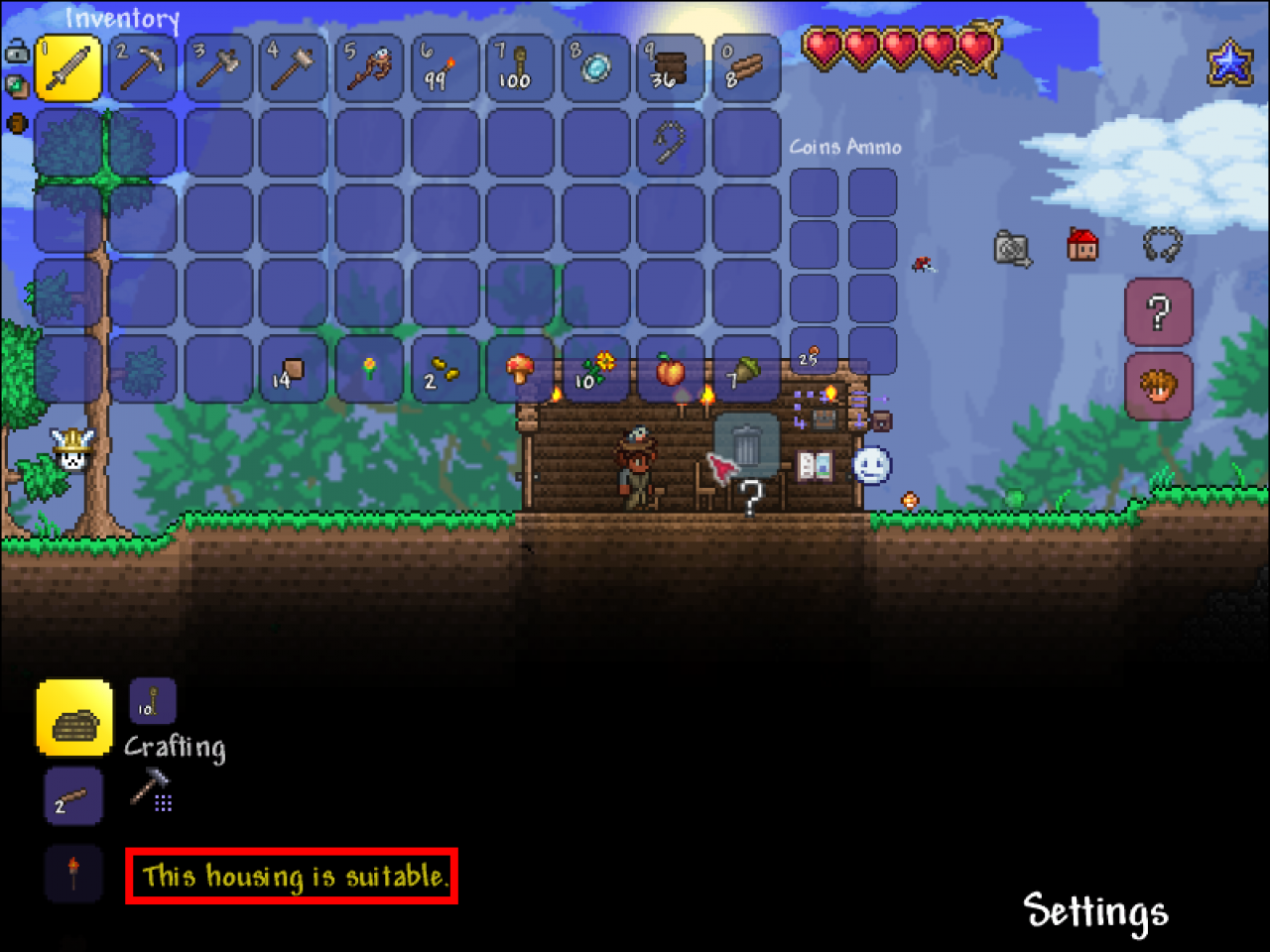The width and height of the screenshot is (1270, 952).
Task: Craft a torch from the crafting list
Action: [x=73, y=873]
